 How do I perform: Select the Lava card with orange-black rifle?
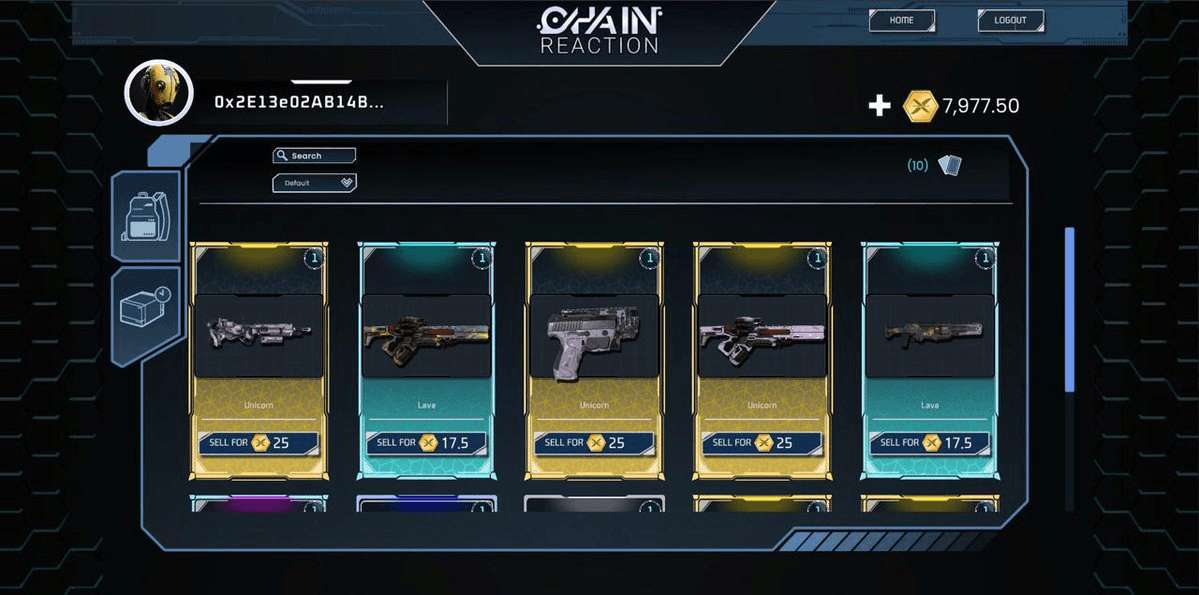426,340
